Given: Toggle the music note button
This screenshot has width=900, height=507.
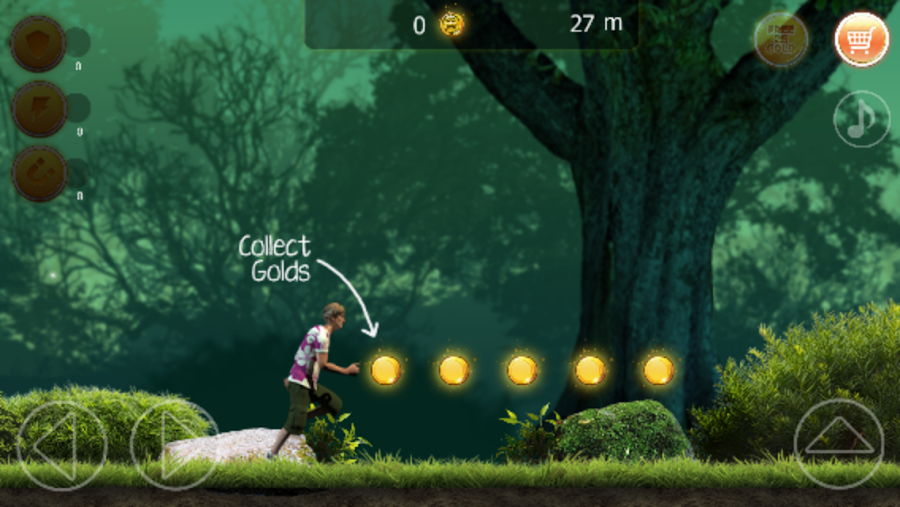Looking at the screenshot, I should [861, 119].
